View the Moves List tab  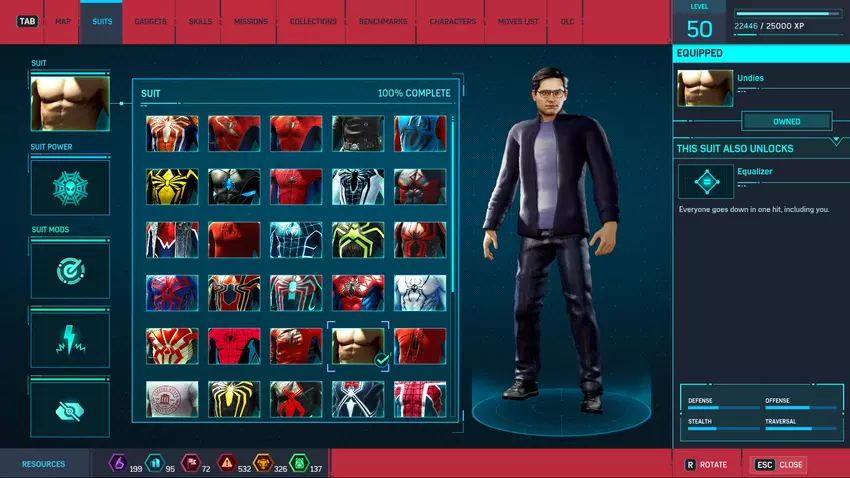click(x=518, y=21)
